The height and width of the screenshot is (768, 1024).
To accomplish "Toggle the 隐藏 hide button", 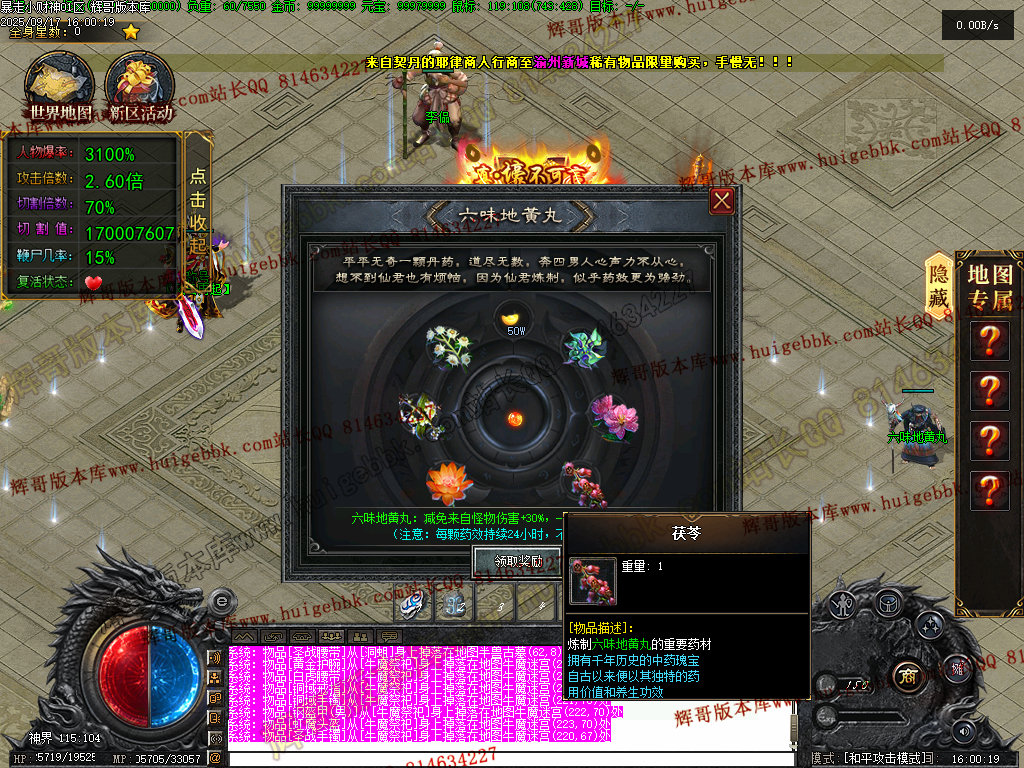I will [938, 285].
